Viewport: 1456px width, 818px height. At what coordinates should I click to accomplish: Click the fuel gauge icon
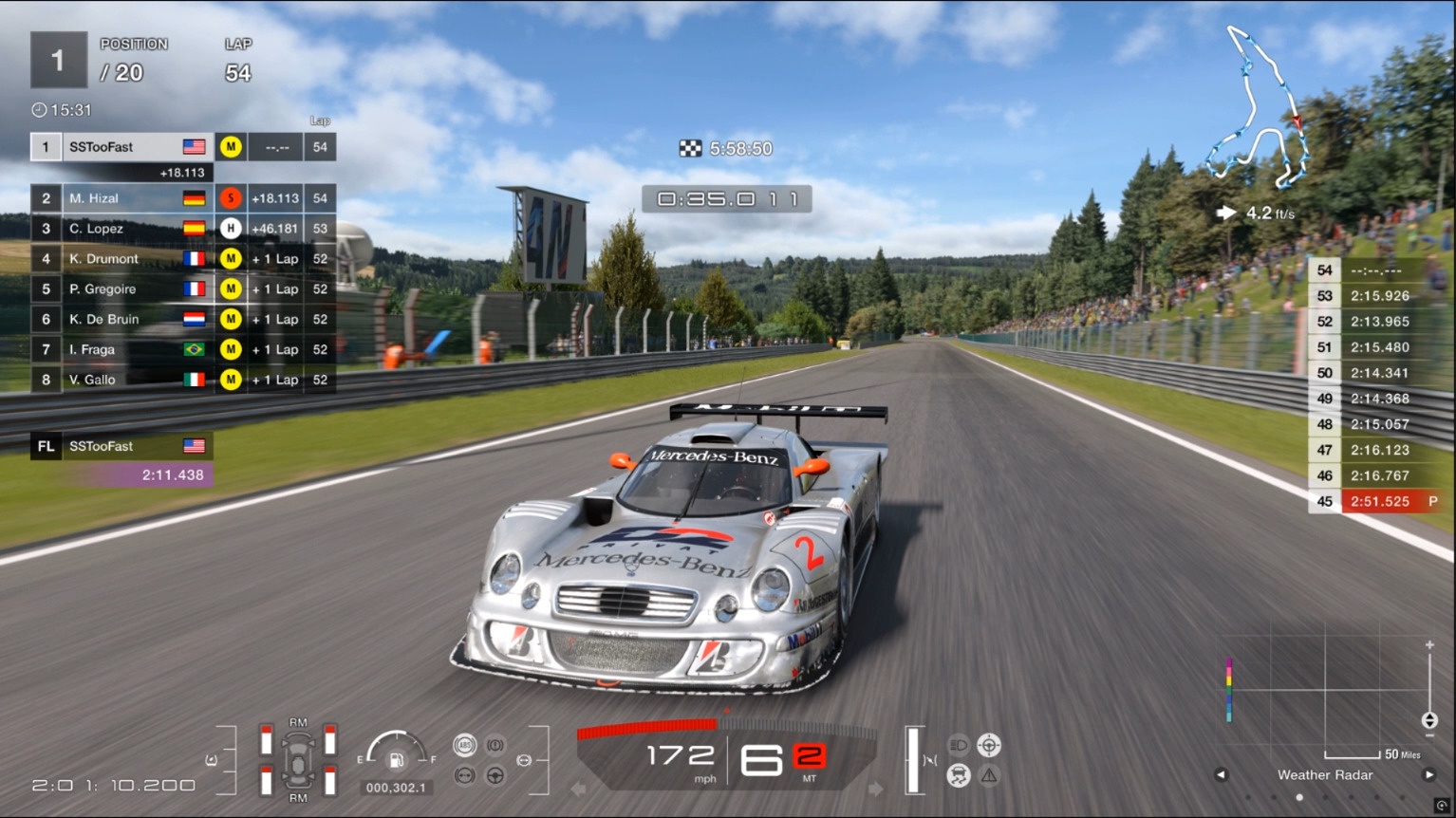point(397,759)
